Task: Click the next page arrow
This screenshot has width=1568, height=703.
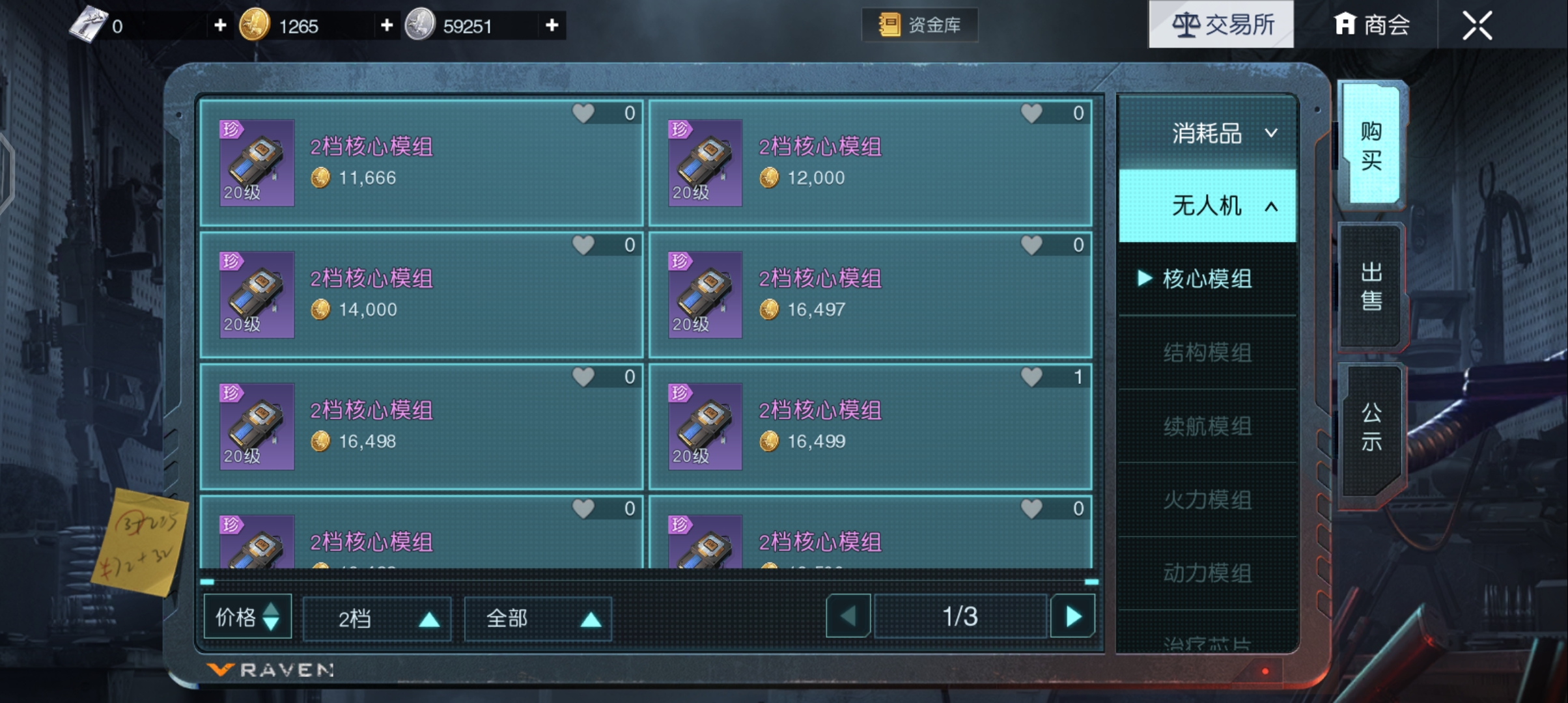Action: (1073, 616)
